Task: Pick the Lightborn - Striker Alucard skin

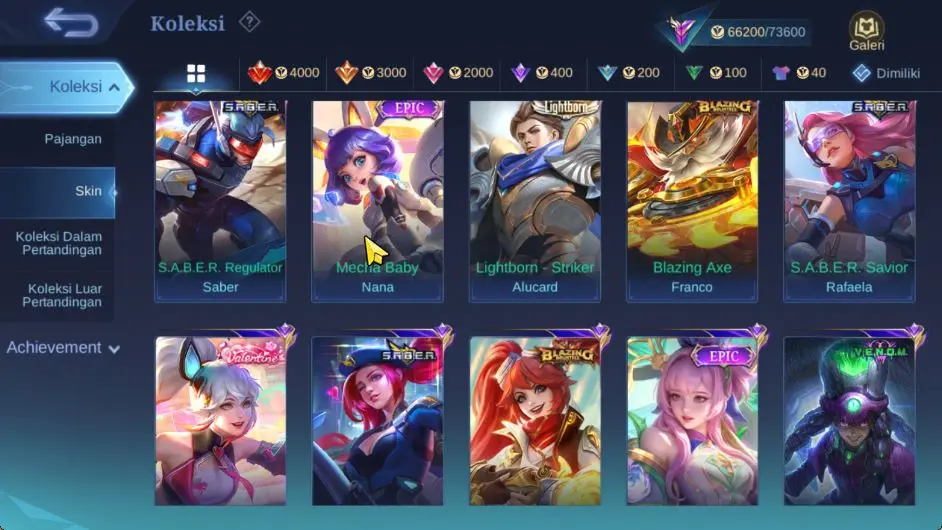Action: [535, 201]
